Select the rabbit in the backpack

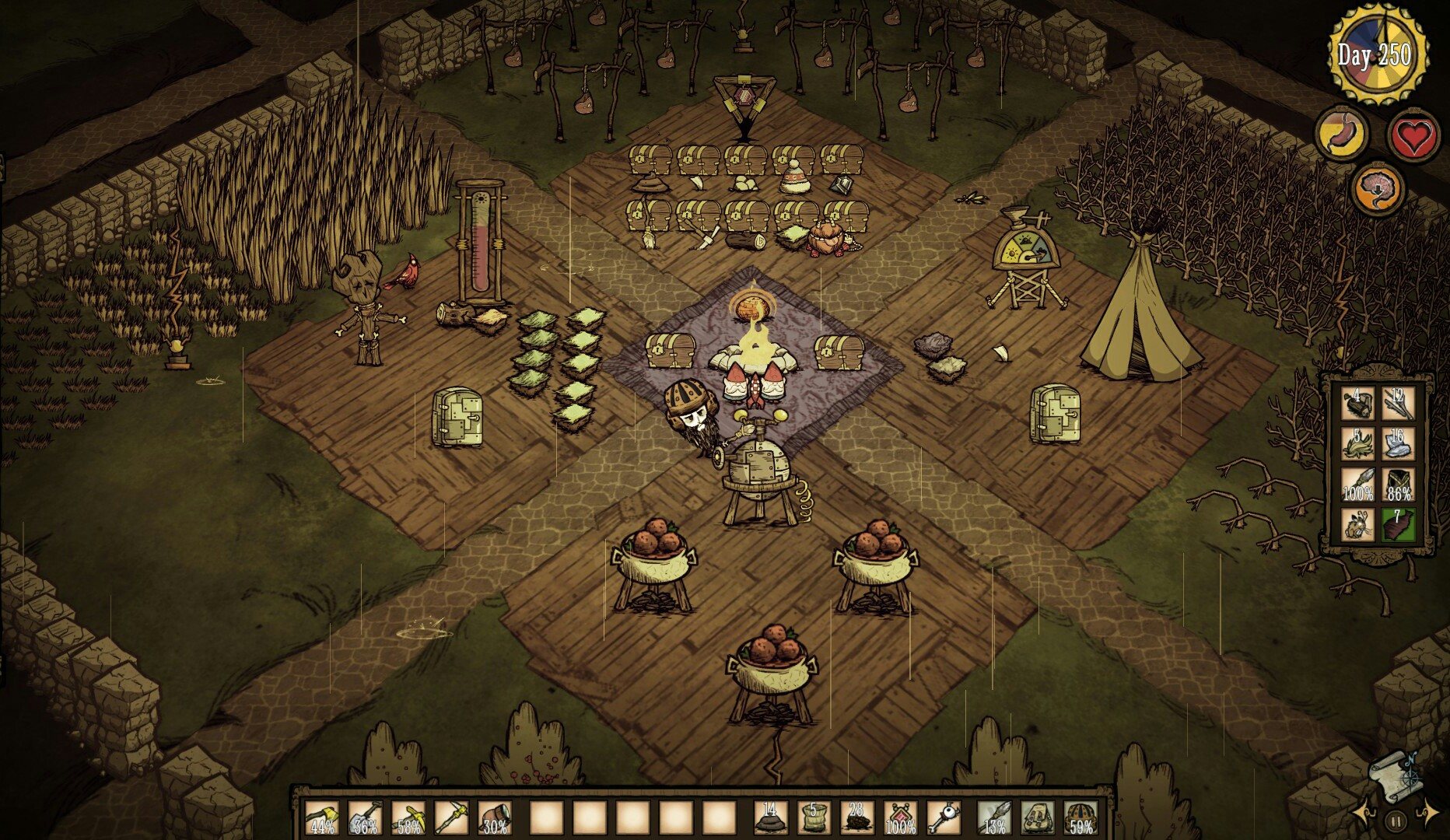click(x=1357, y=523)
